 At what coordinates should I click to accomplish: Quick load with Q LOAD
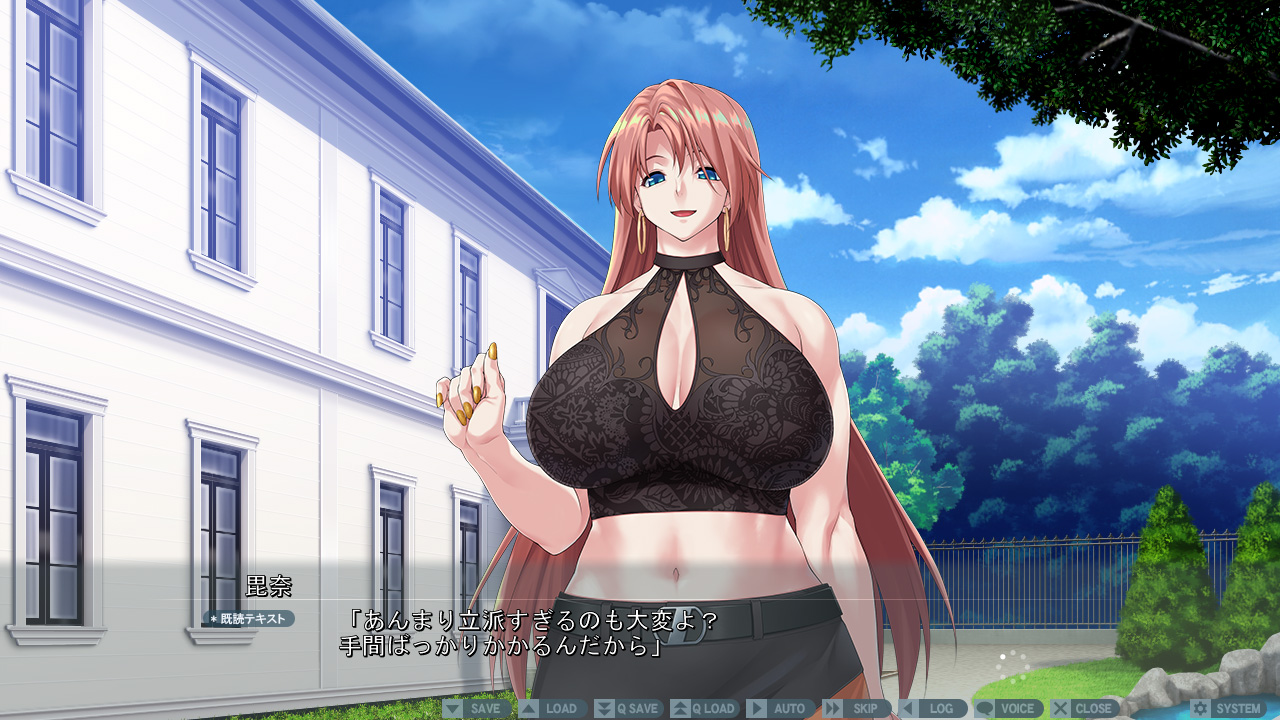704,708
